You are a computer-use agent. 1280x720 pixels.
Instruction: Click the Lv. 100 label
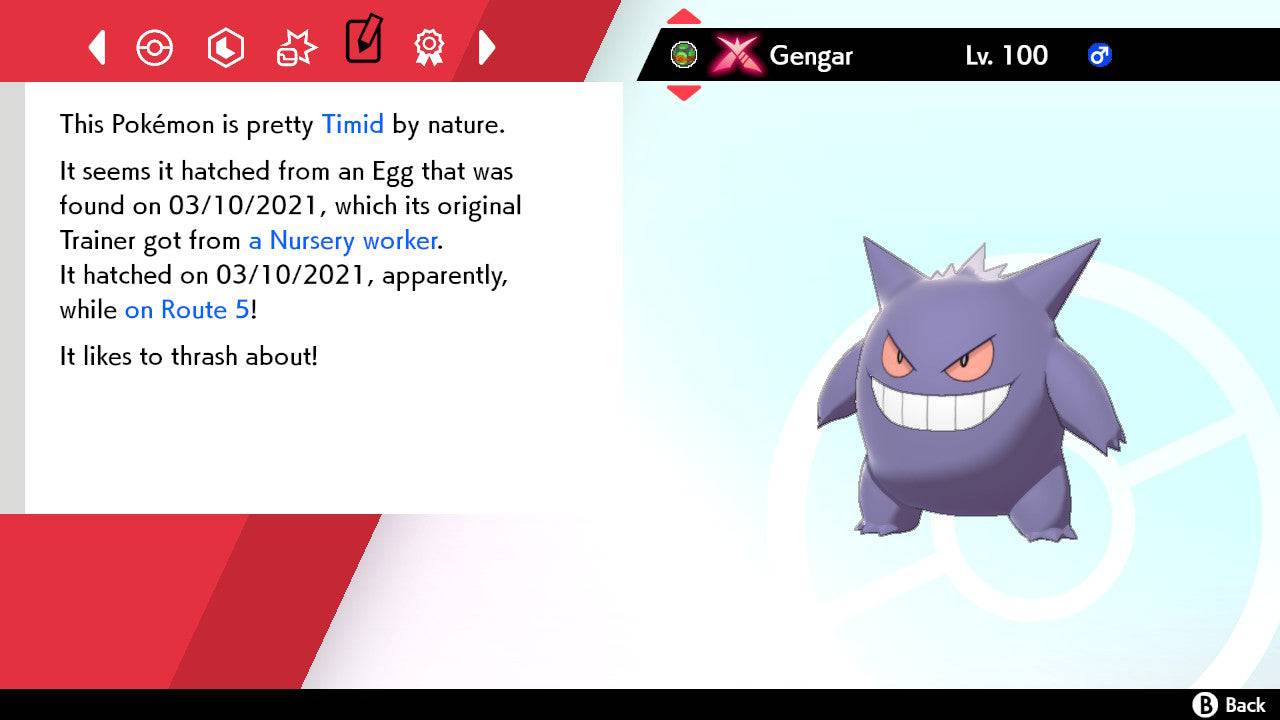click(1003, 56)
